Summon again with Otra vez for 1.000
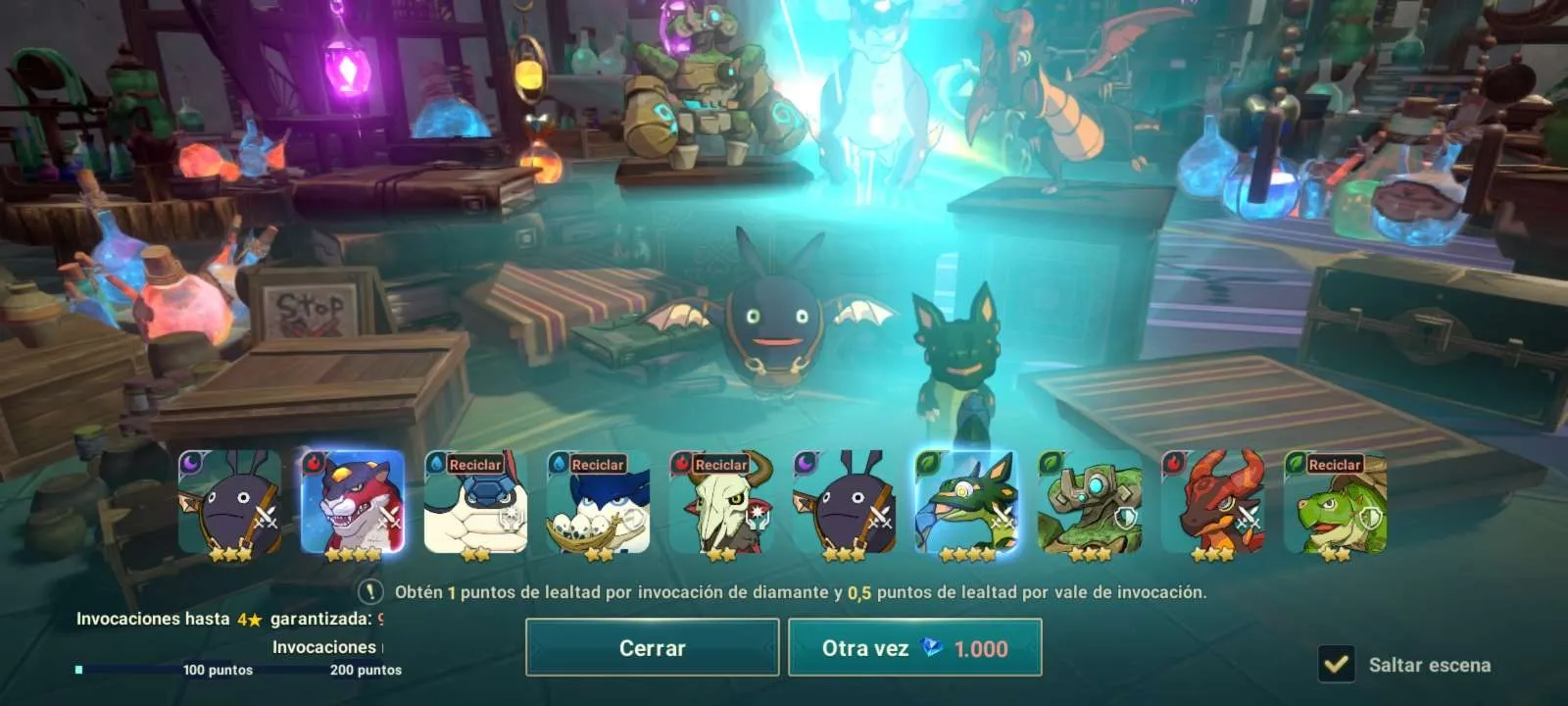 914,647
